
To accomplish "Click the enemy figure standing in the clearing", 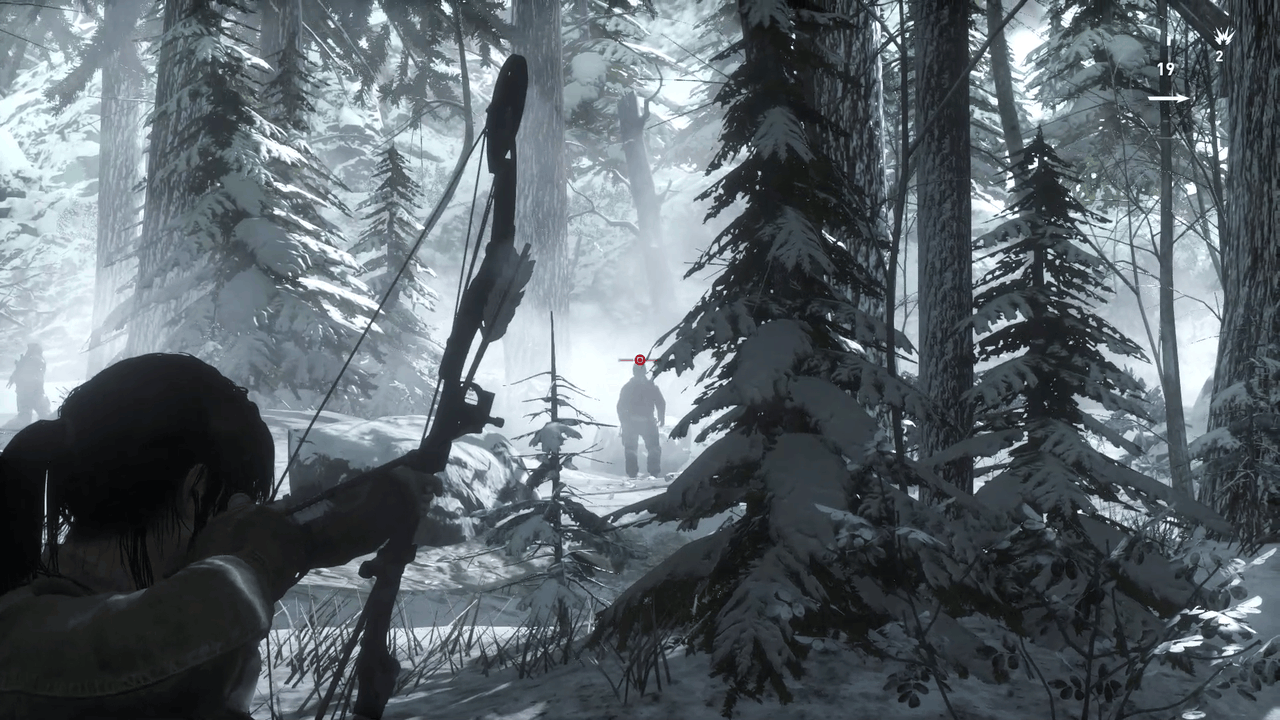I will coord(638,420).
